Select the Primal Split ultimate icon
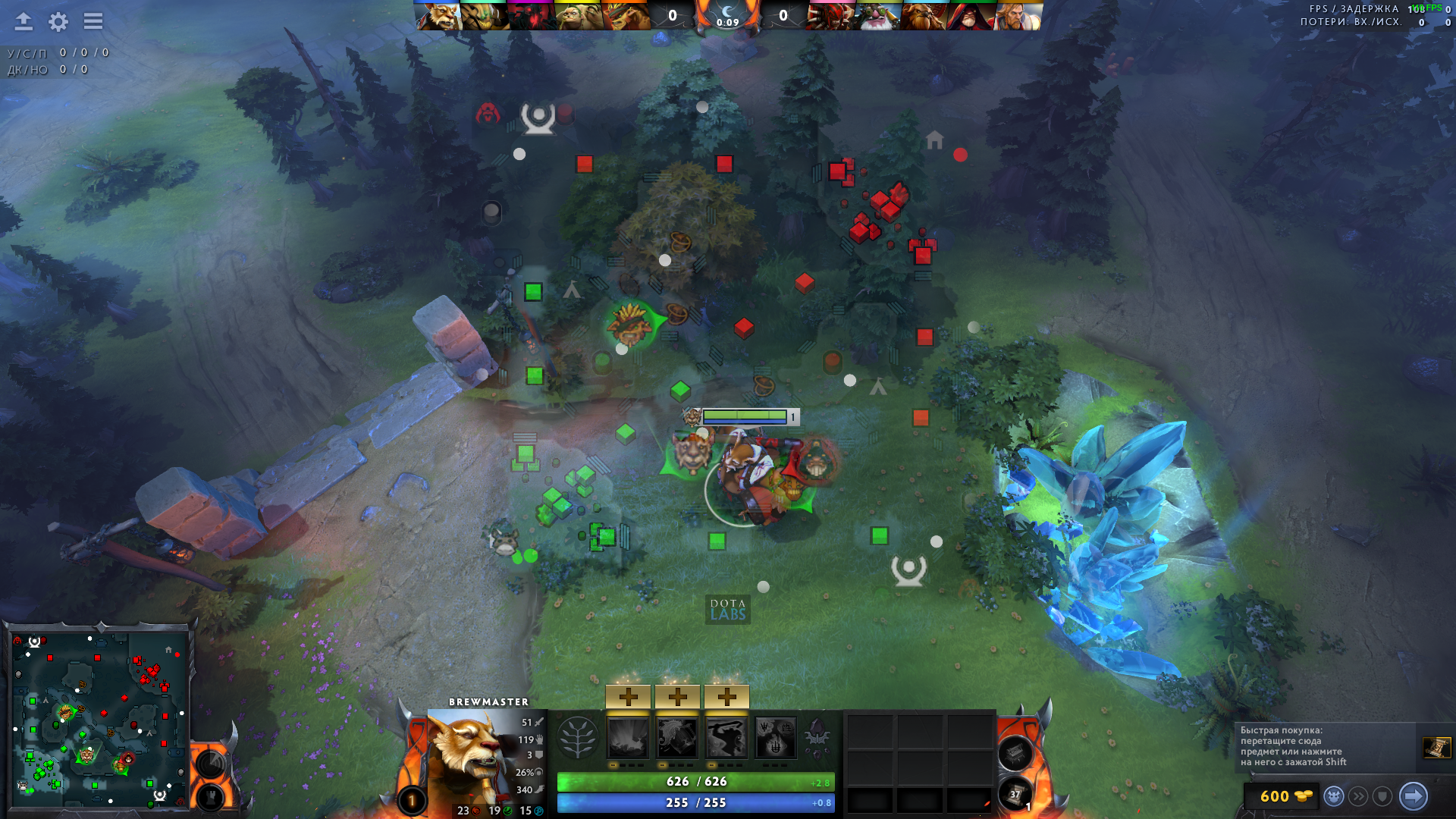 [x=776, y=737]
